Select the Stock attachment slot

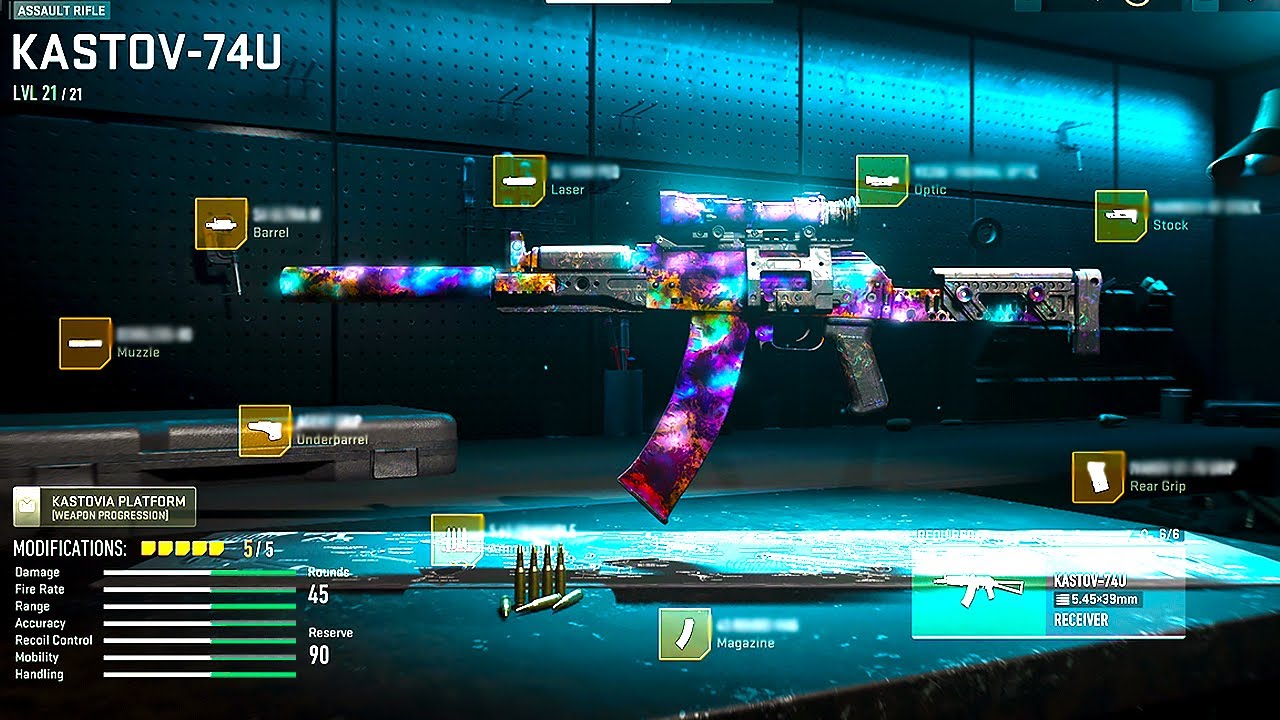(1120, 216)
